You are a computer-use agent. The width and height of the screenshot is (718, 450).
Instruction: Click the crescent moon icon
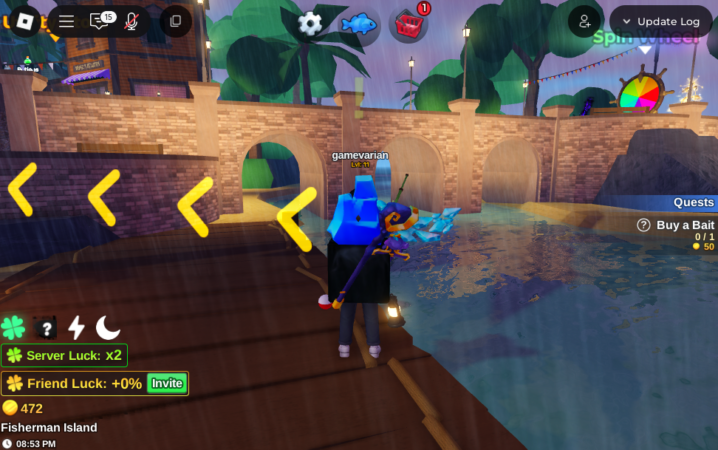coord(108,327)
